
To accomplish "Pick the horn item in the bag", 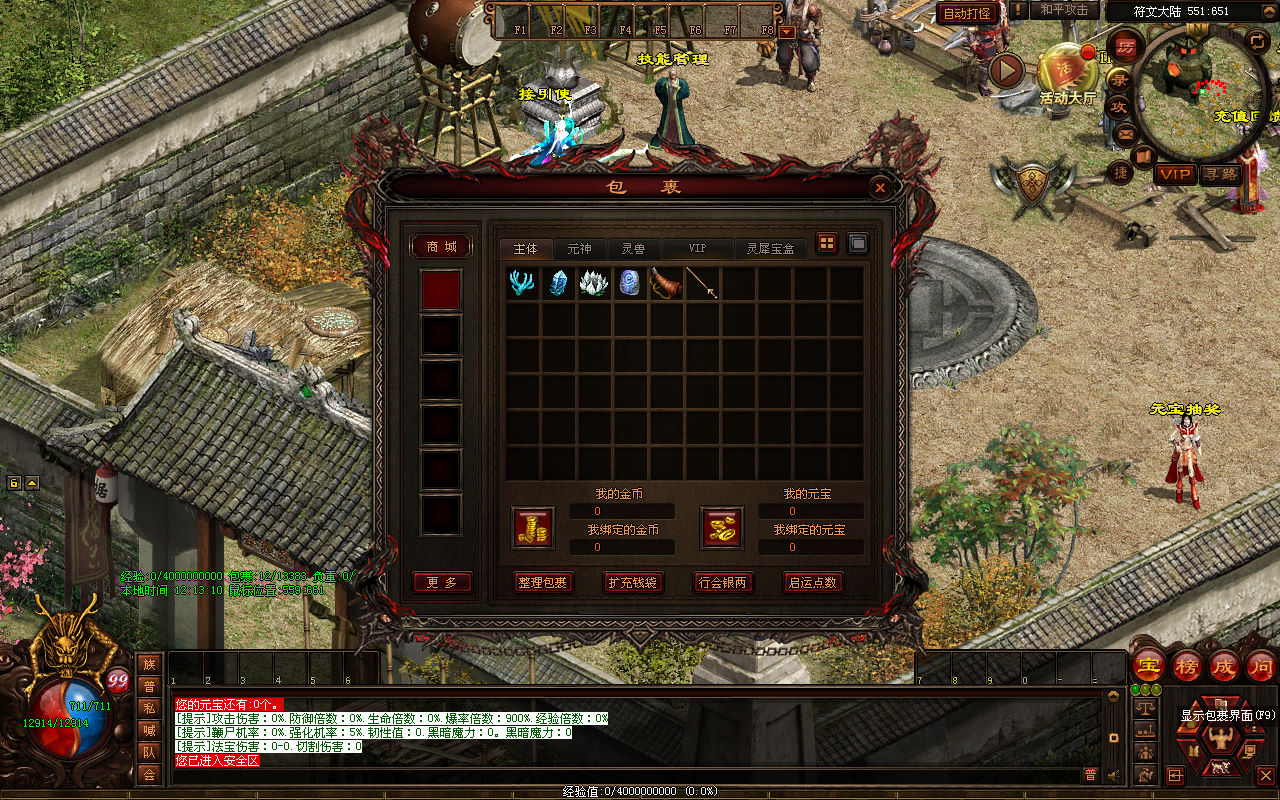I will (x=666, y=283).
